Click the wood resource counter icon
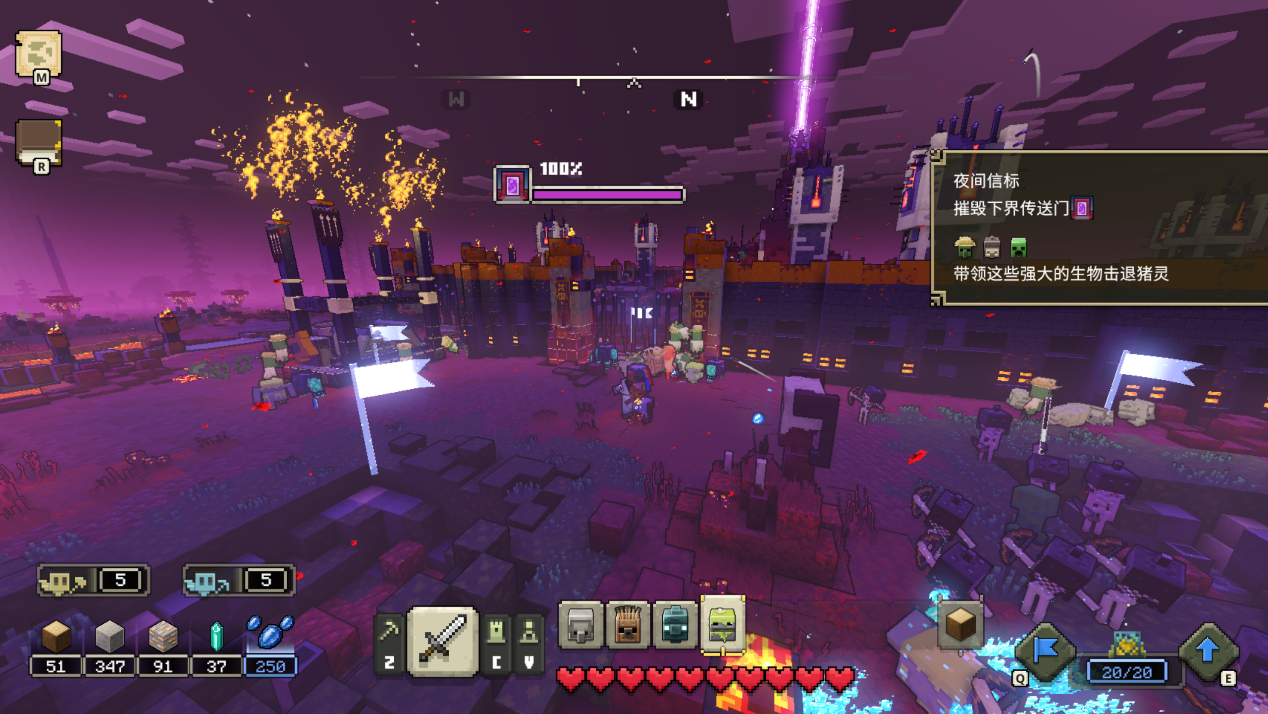 pos(56,637)
